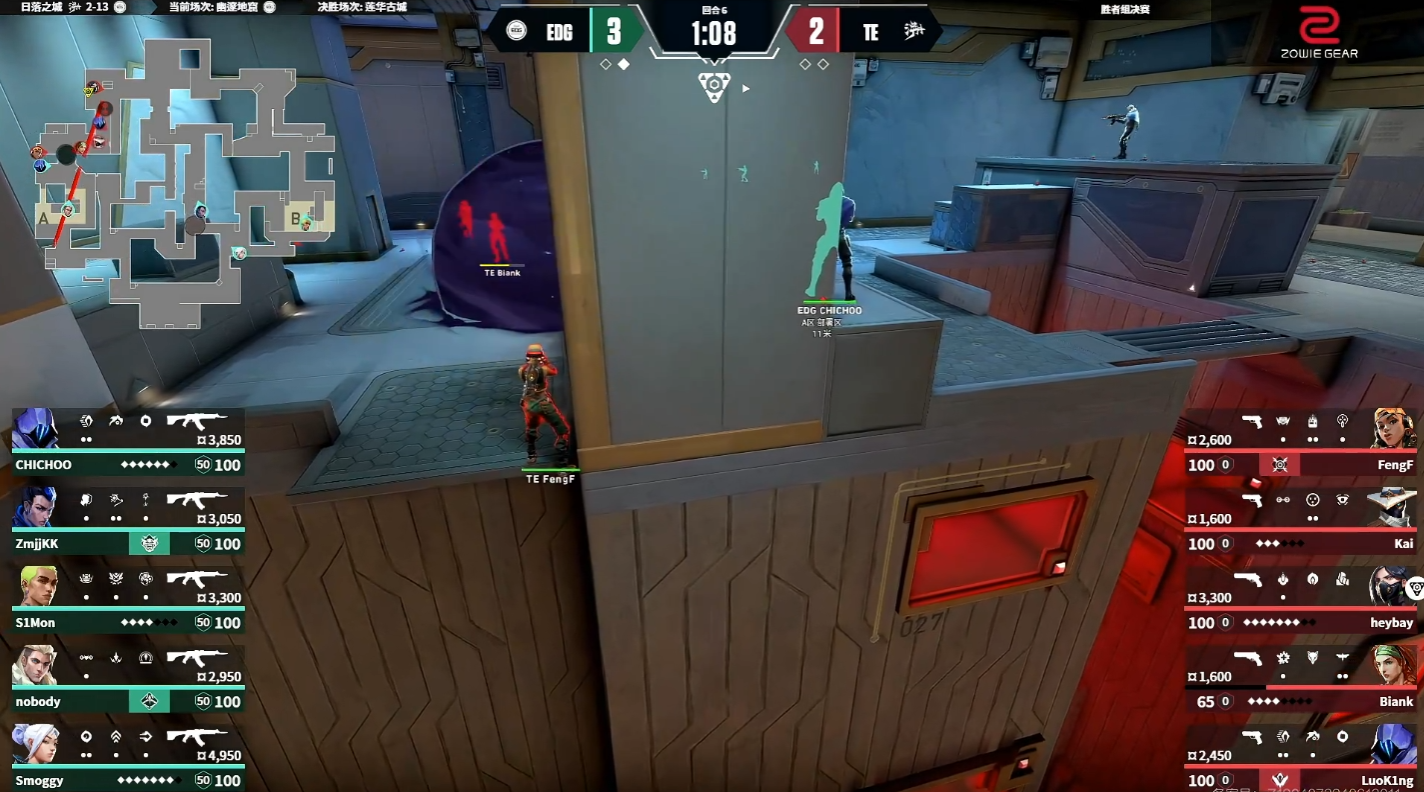Choose ZmjjKK's agent portrait
The width and height of the screenshot is (1424, 792).
point(35,508)
